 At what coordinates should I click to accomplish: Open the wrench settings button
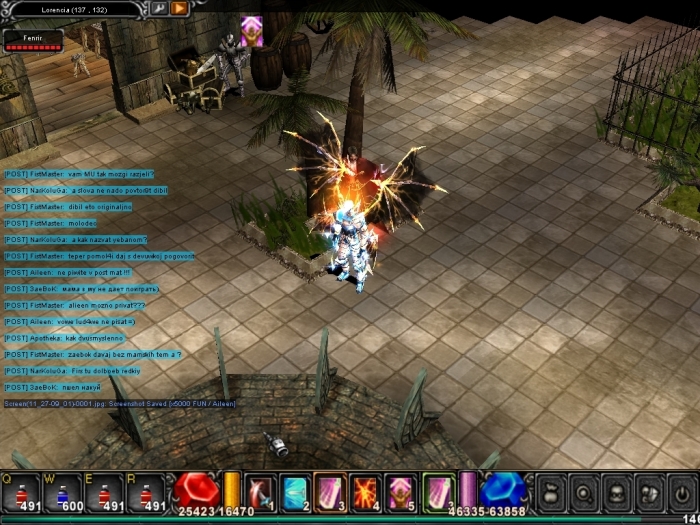(x=159, y=8)
